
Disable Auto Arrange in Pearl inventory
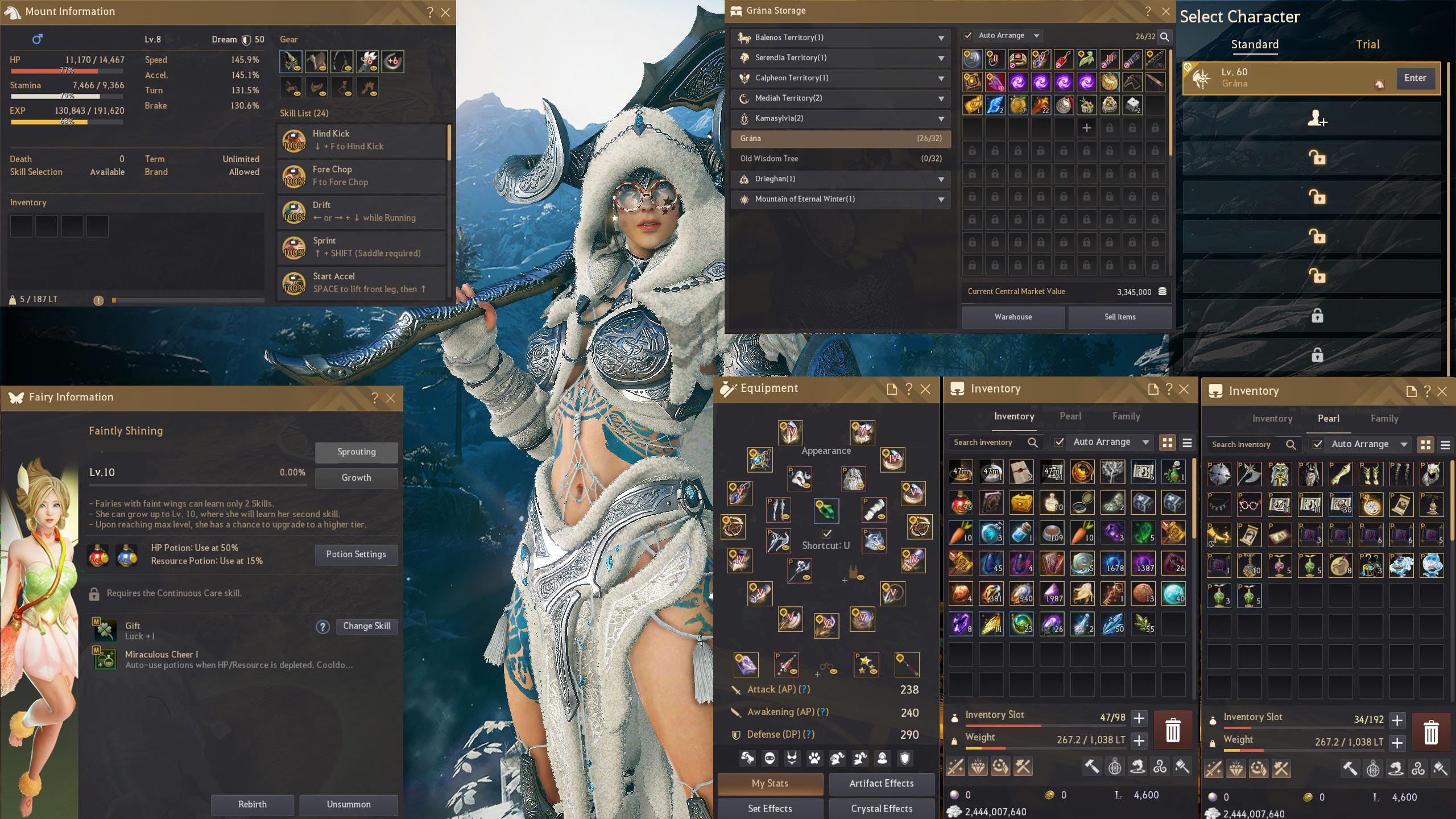pos(1318,444)
